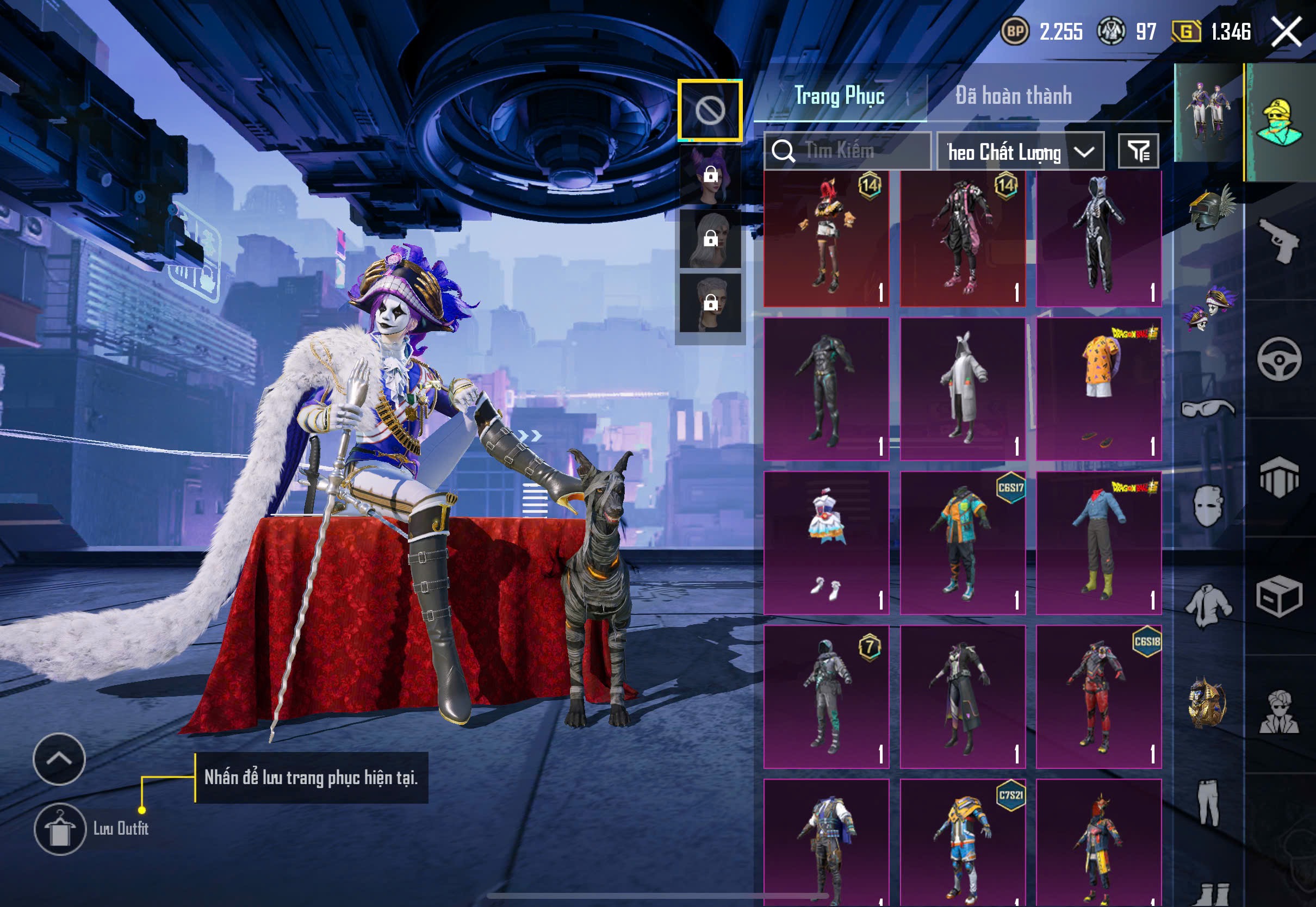Collapse the panel with the up-arrow button

click(59, 759)
